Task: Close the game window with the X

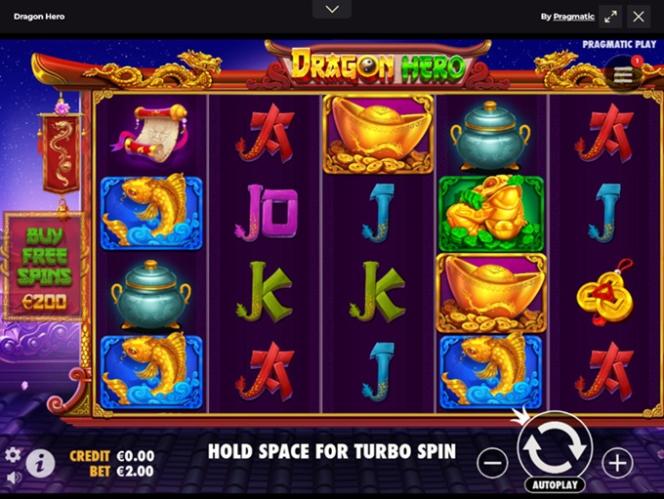Action: [639, 16]
